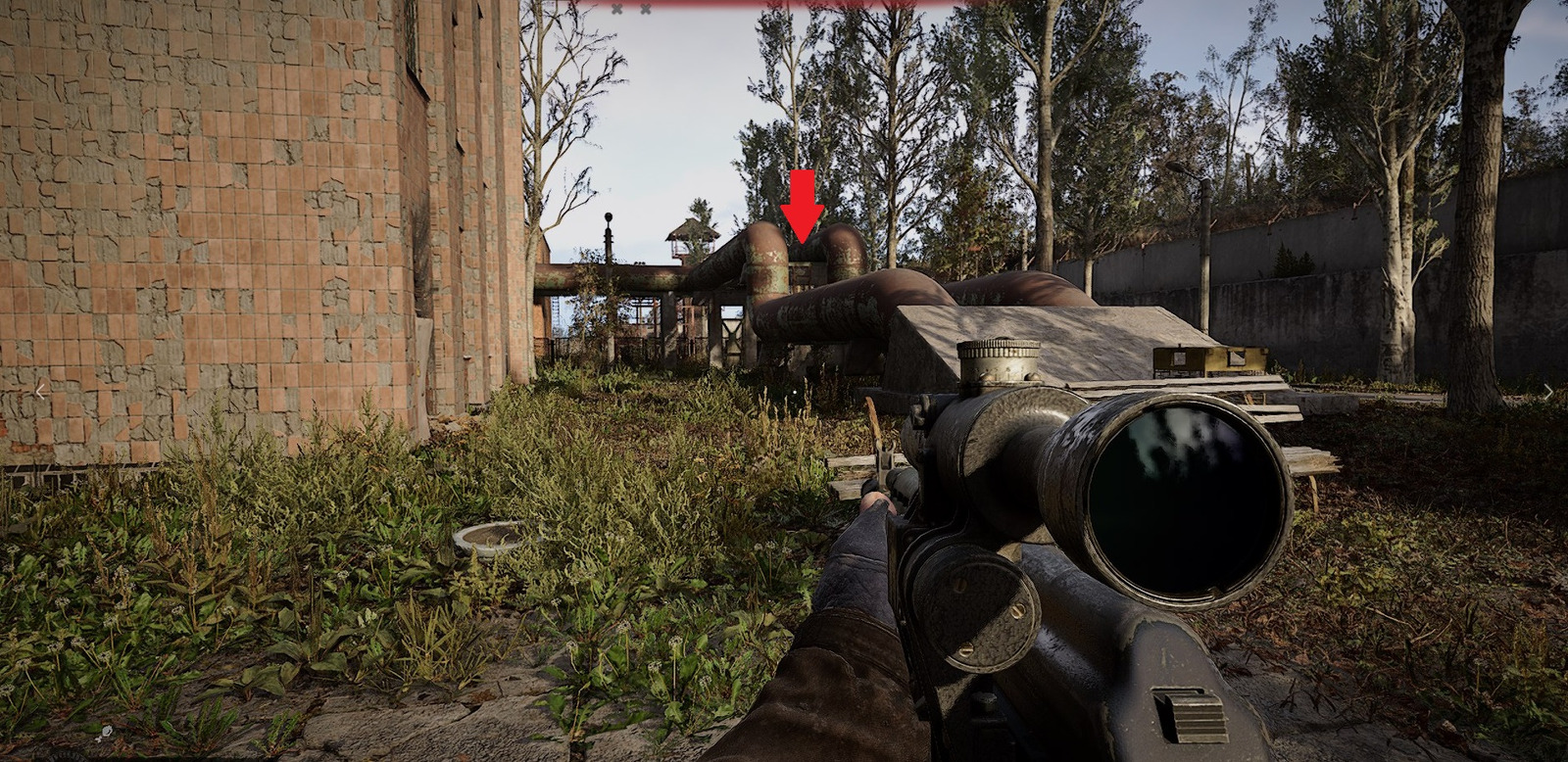Go to the previous image with the left chevron
Screen dimensions: 1568x762
[x=40, y=391]
